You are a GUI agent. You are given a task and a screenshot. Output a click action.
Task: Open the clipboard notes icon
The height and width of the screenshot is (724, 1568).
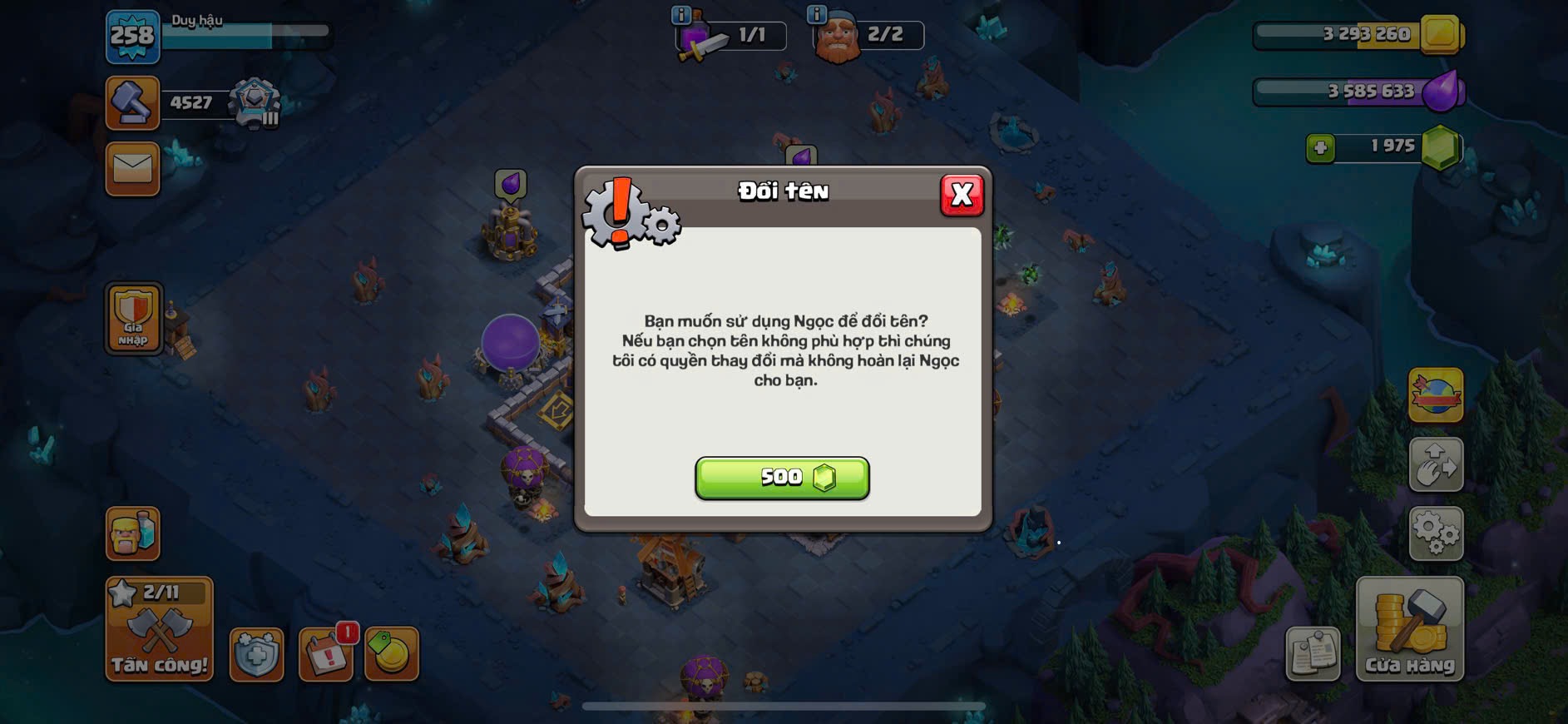click(x=1313, y=654)
